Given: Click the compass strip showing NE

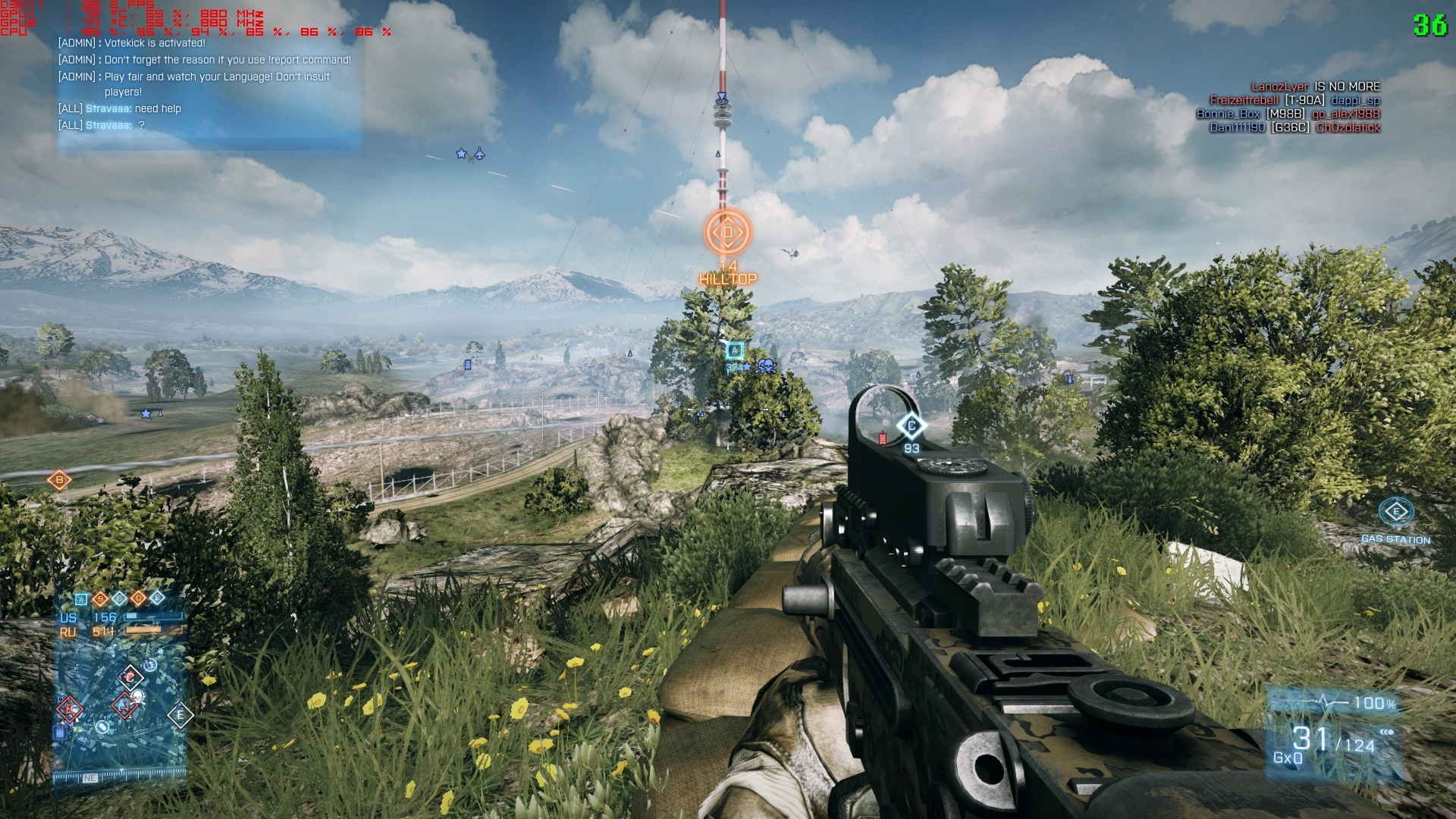Looking at the screenshot, I should point(89,778).
